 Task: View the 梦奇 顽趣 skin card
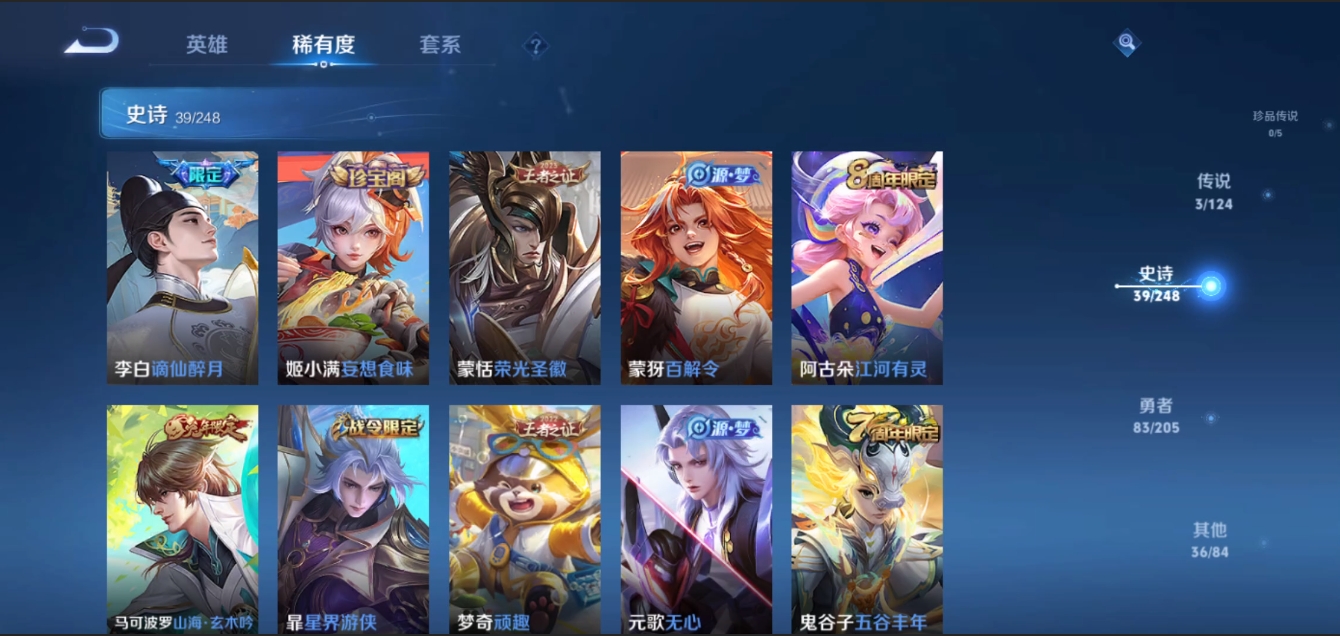click(525, 518)
